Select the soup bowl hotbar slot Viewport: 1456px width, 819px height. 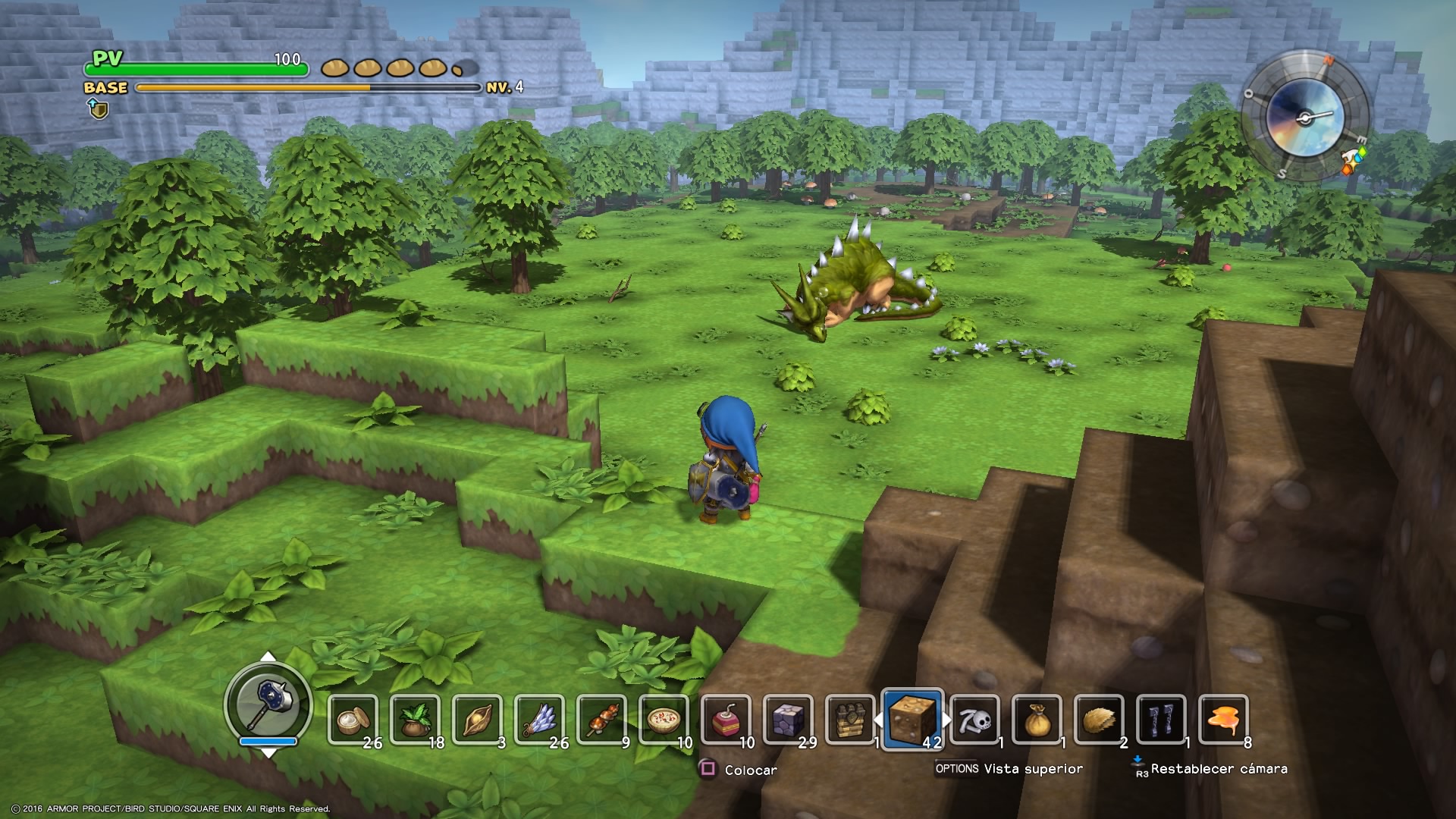(x=664, y=720)
